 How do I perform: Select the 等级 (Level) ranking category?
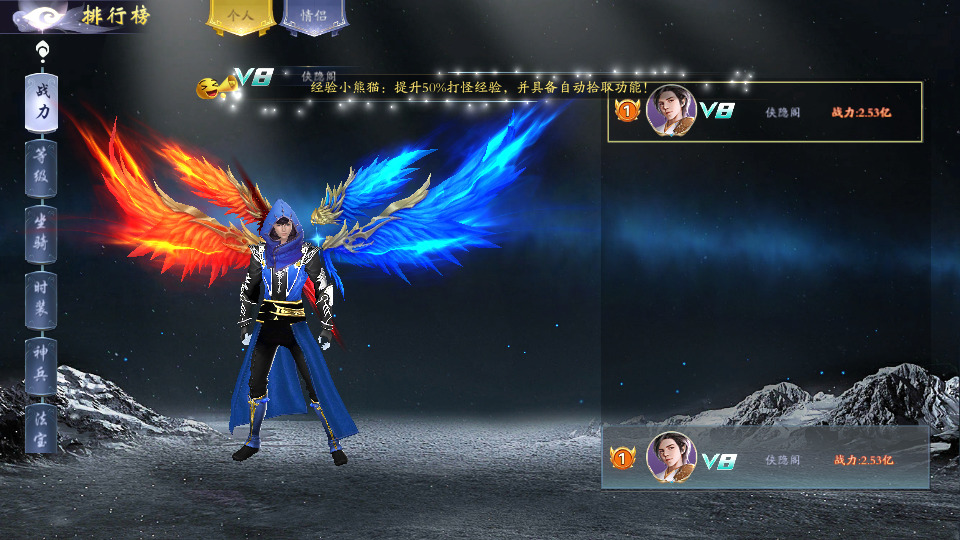[x=41, y=167]
